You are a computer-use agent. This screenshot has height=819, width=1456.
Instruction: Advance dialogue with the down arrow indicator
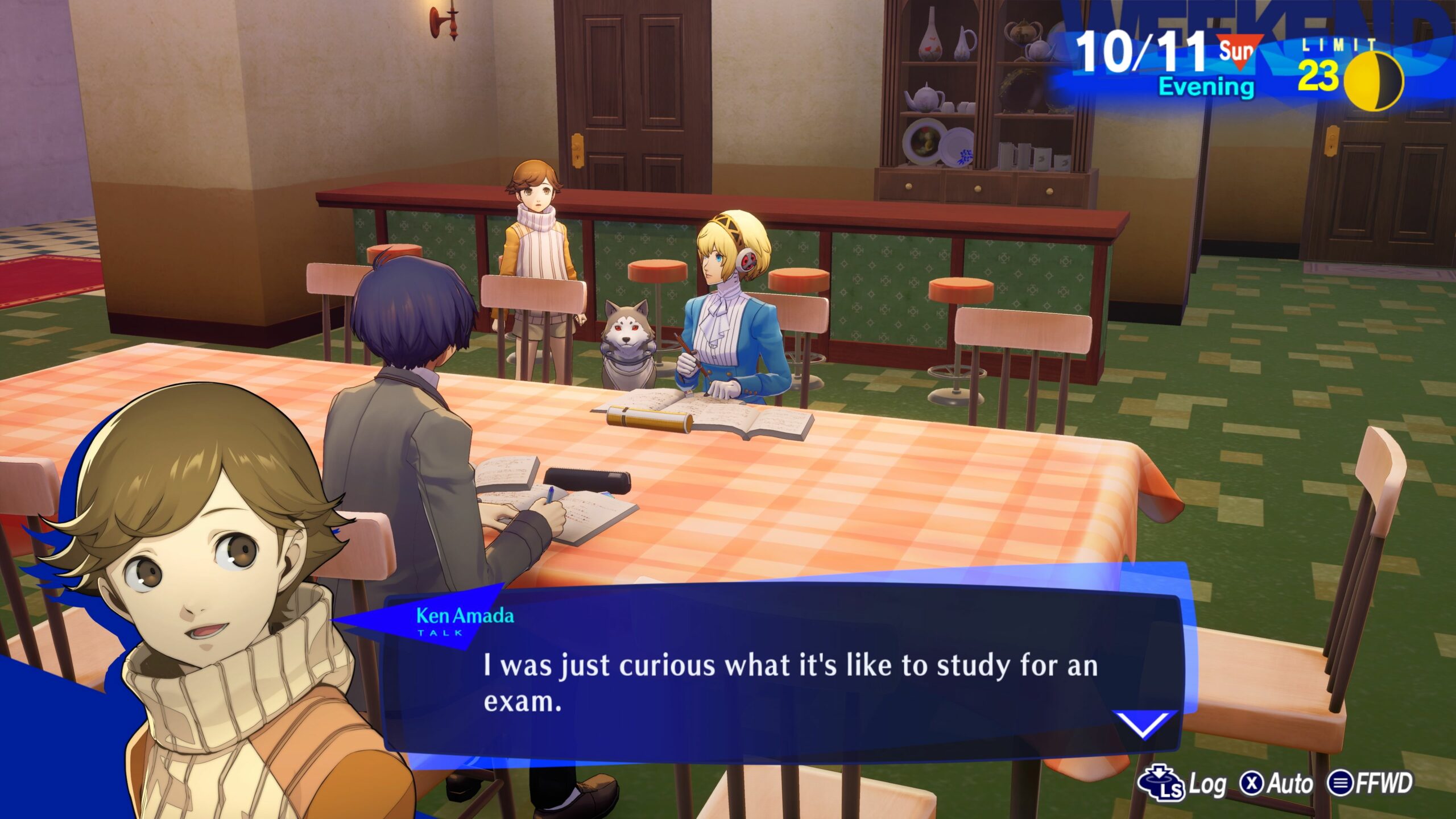1144,725
